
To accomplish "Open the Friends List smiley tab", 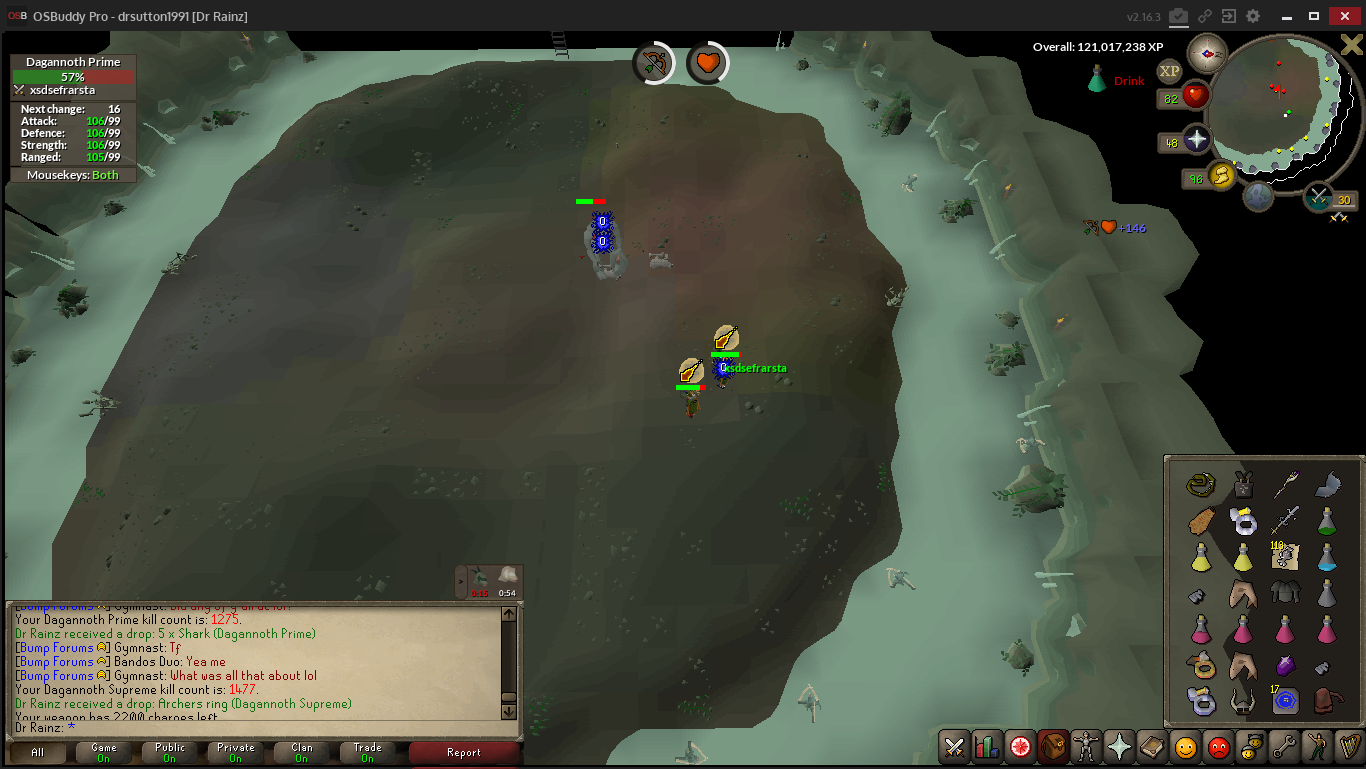I will pyautogui.click(x=1185, y=747).
